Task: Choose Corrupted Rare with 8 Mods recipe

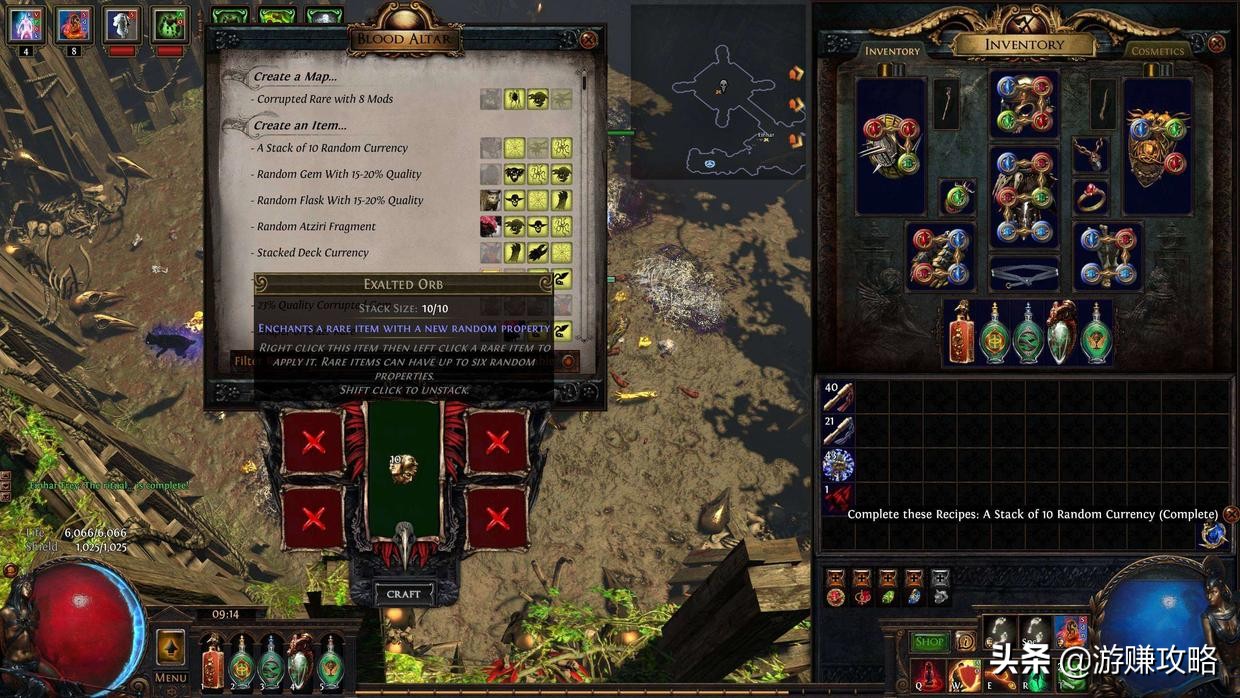Action: (x=324, y=99)
